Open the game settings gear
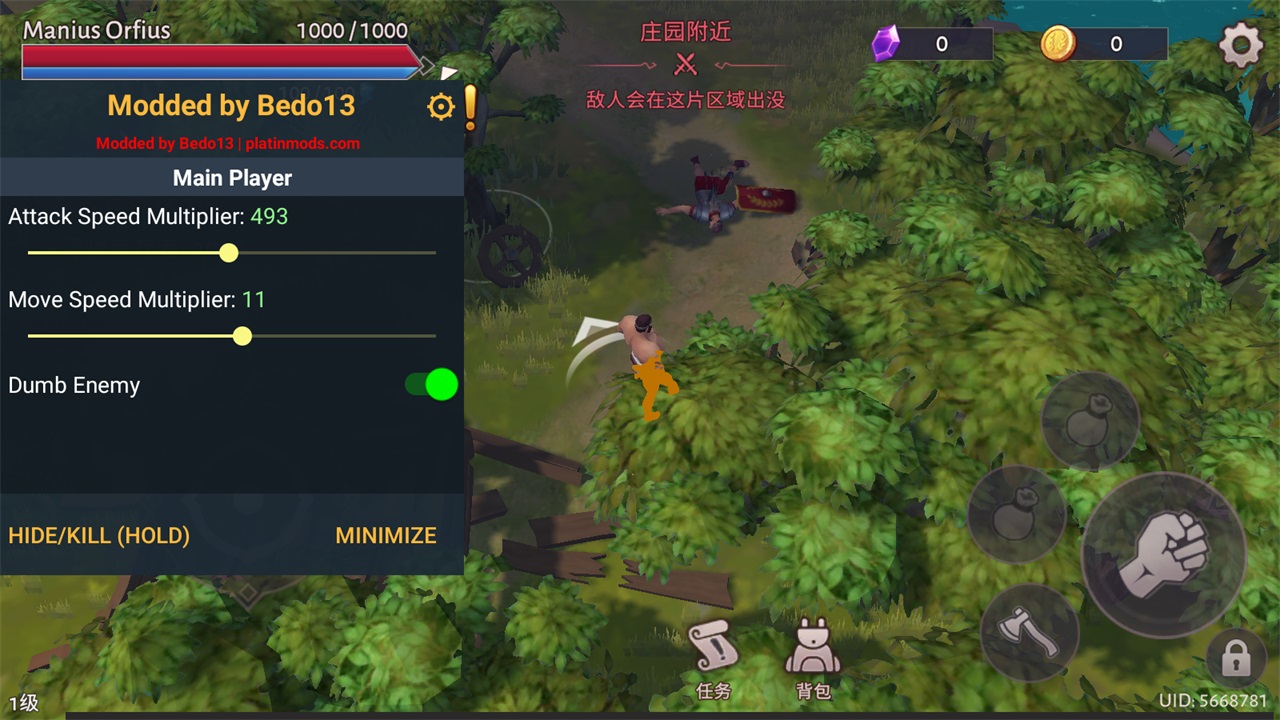 1241,45
